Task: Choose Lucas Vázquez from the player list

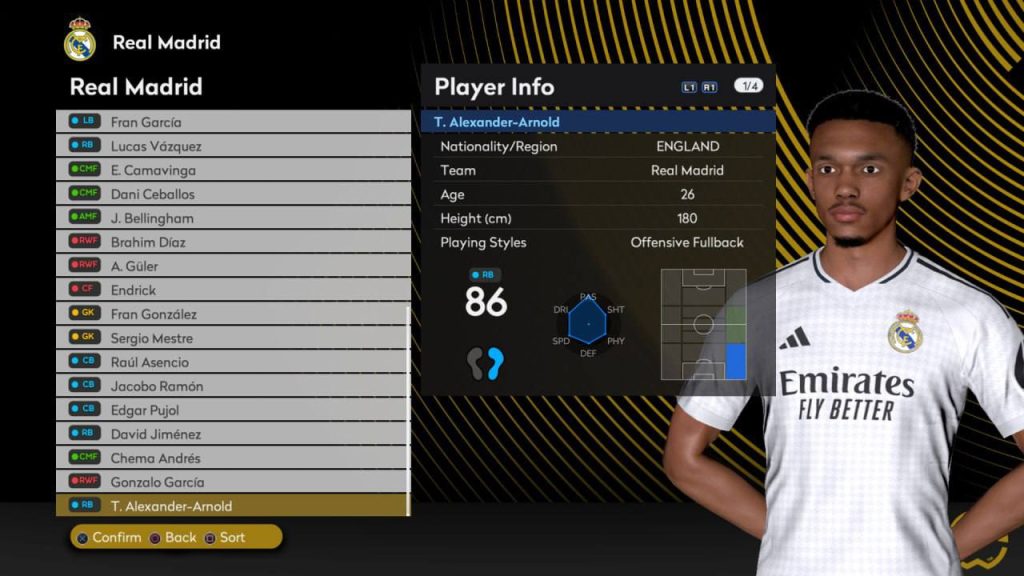Action: [x=233, y=146]
